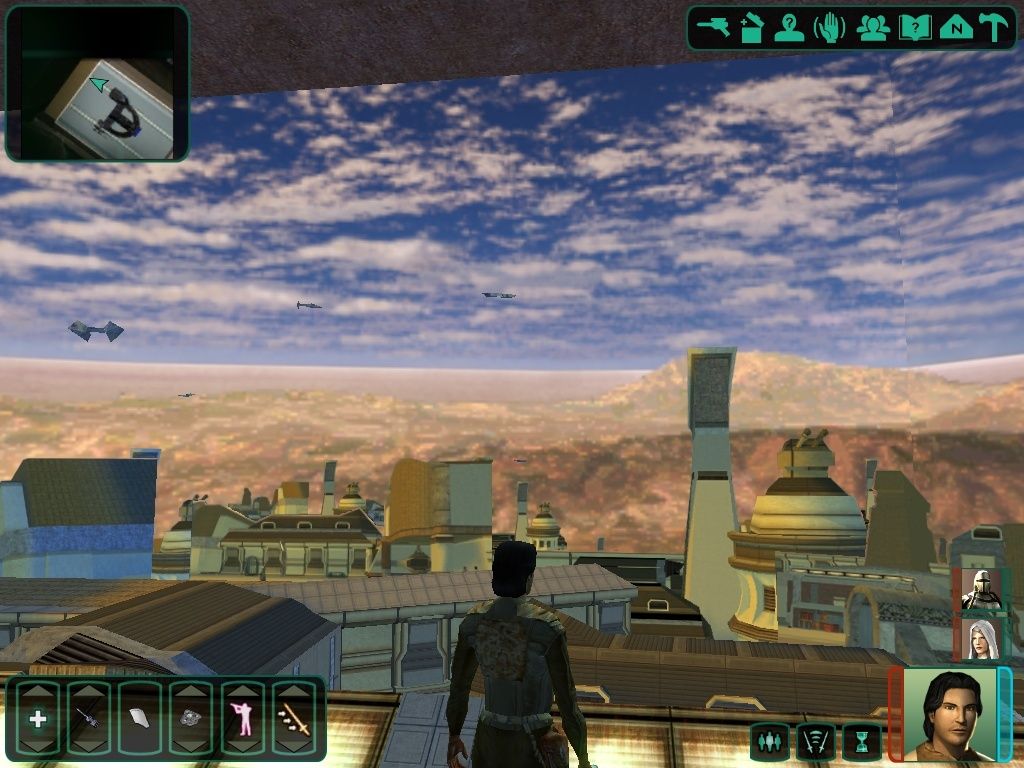Open the equipment screen via blaster icon
The image size is (1024, 768).
pyautogui.click(x=715, y=27)
